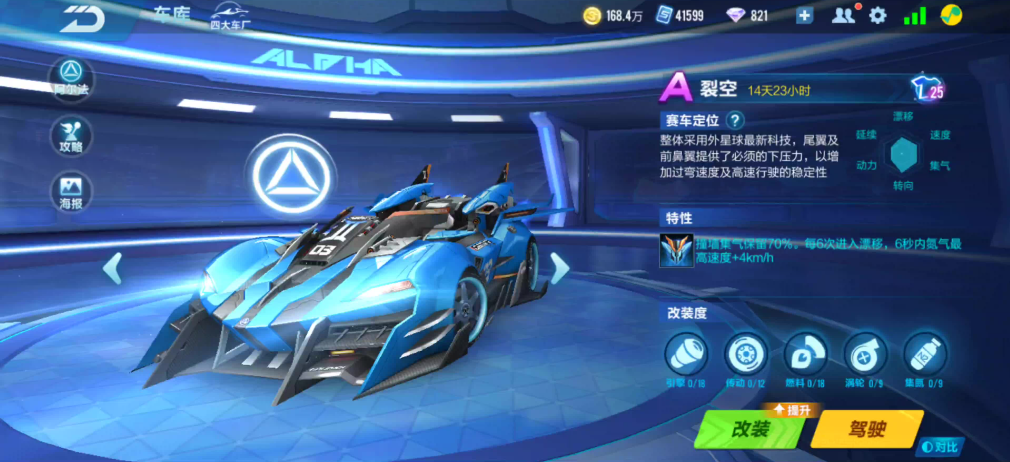The width and height of the screenshot is (1010, 462).
Task: View the 海报 poster option
Action: click(71, 191)
